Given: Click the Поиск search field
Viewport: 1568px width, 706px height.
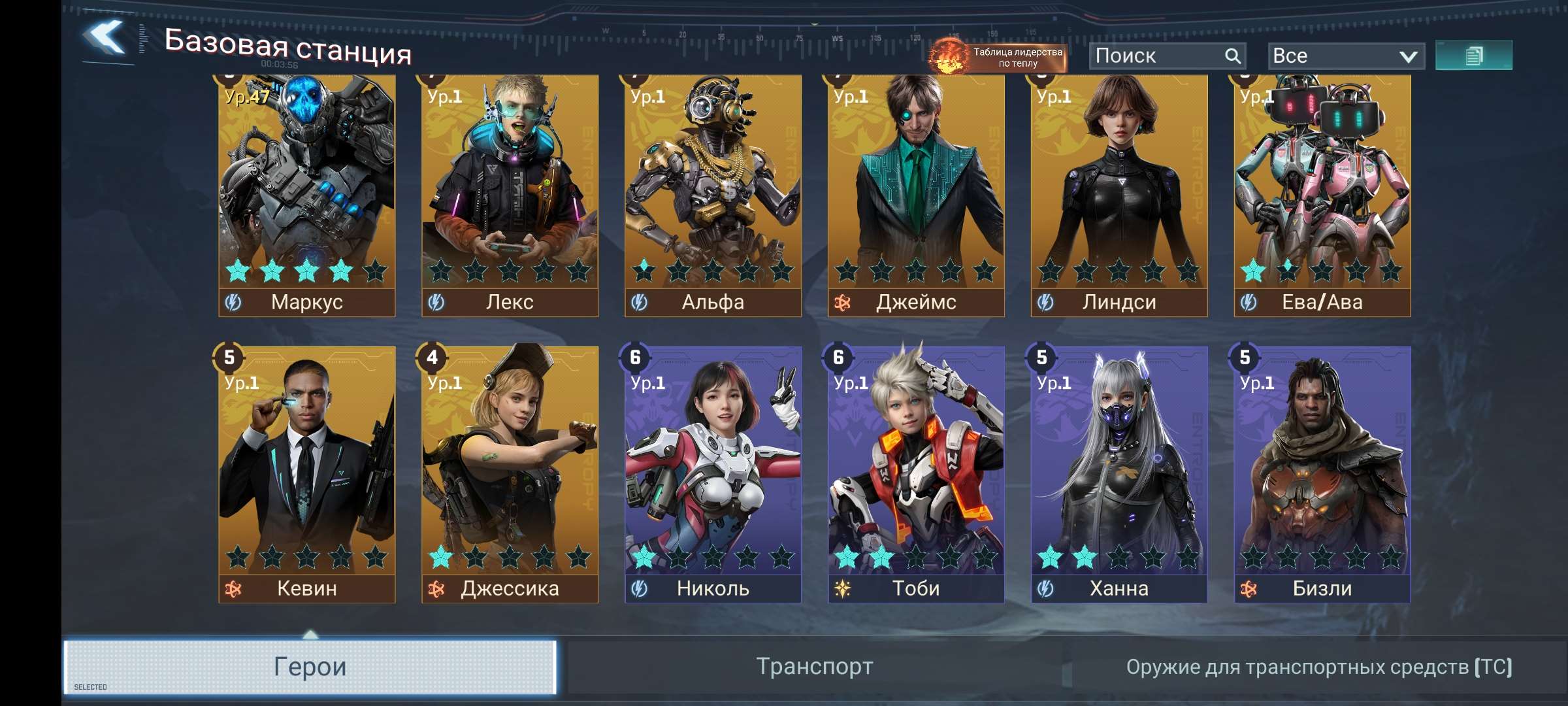Looking at the screenshot, I should click(x=1156, y=56).
